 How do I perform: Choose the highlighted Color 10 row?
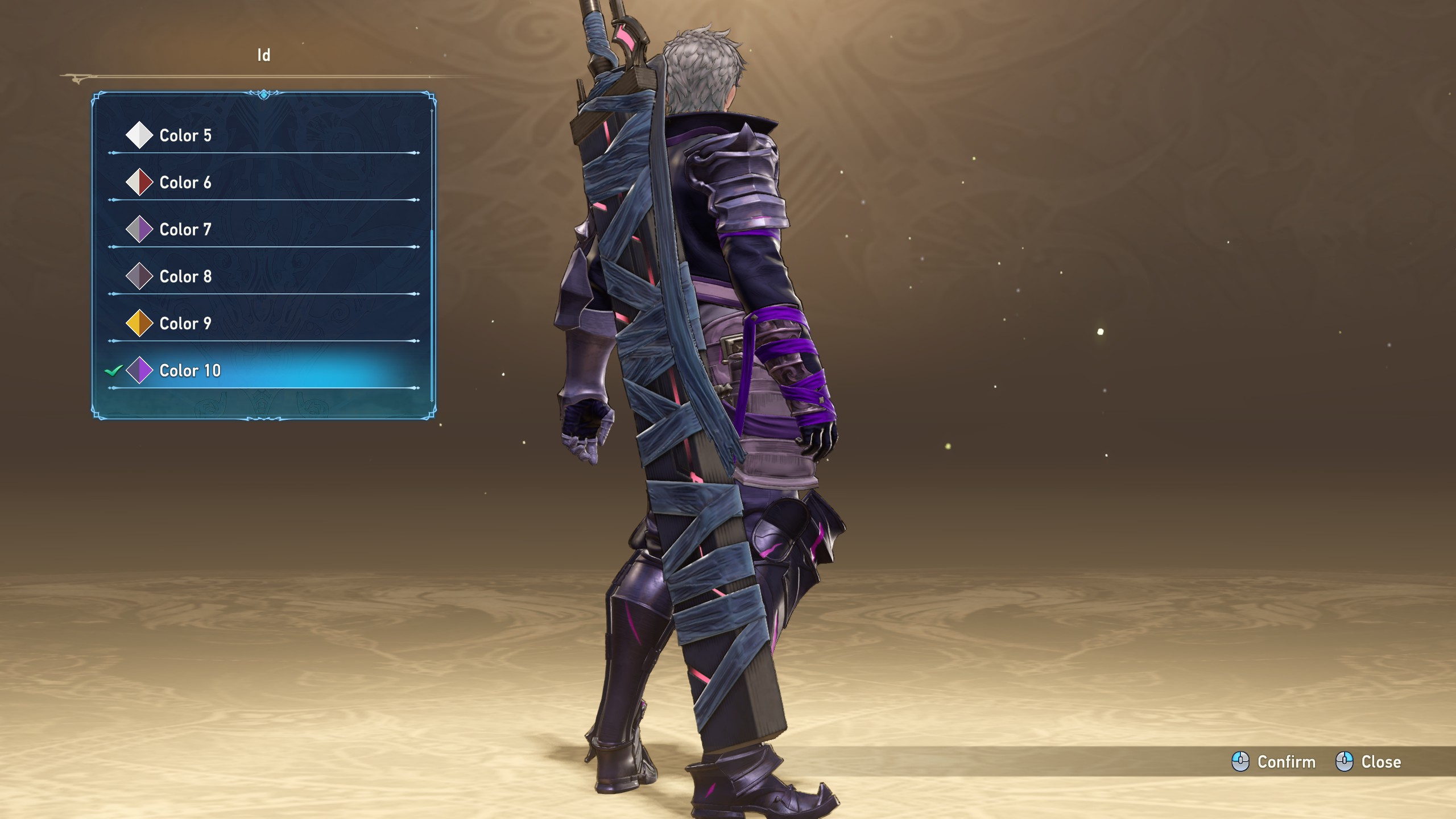(x=190, y=371)
